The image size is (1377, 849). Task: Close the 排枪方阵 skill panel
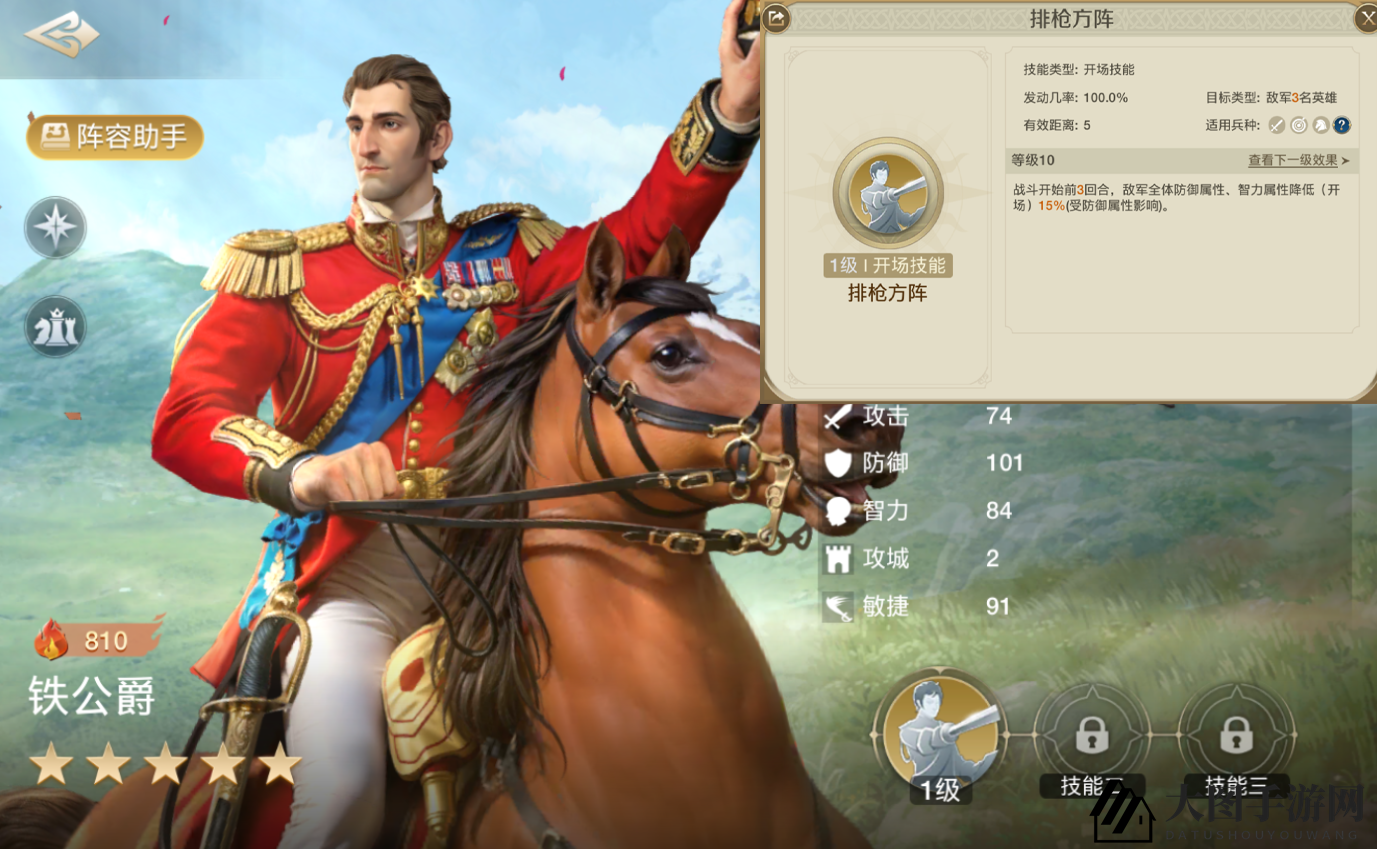tap(1366, 18)
